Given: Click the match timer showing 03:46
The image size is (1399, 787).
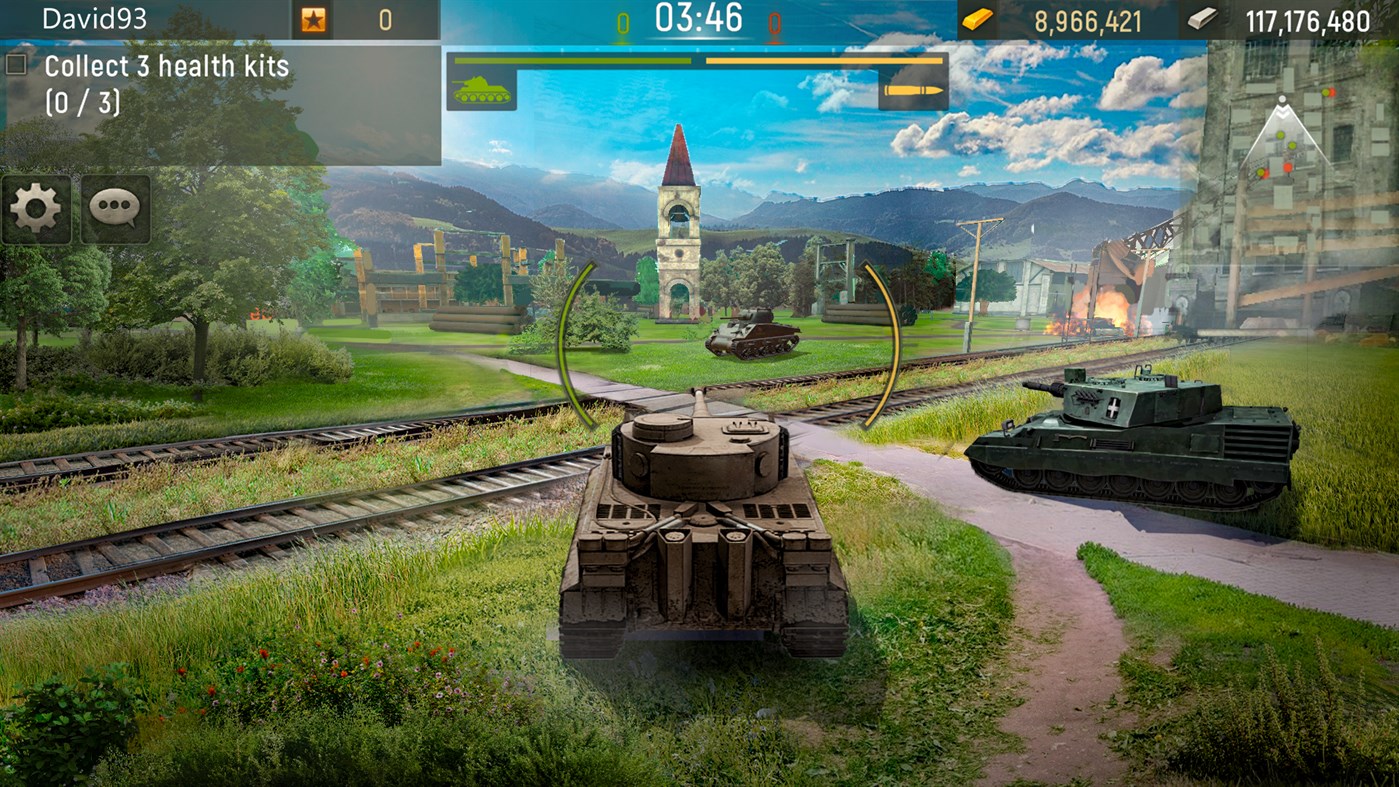Looking at the screenshot, I should 699,17.
